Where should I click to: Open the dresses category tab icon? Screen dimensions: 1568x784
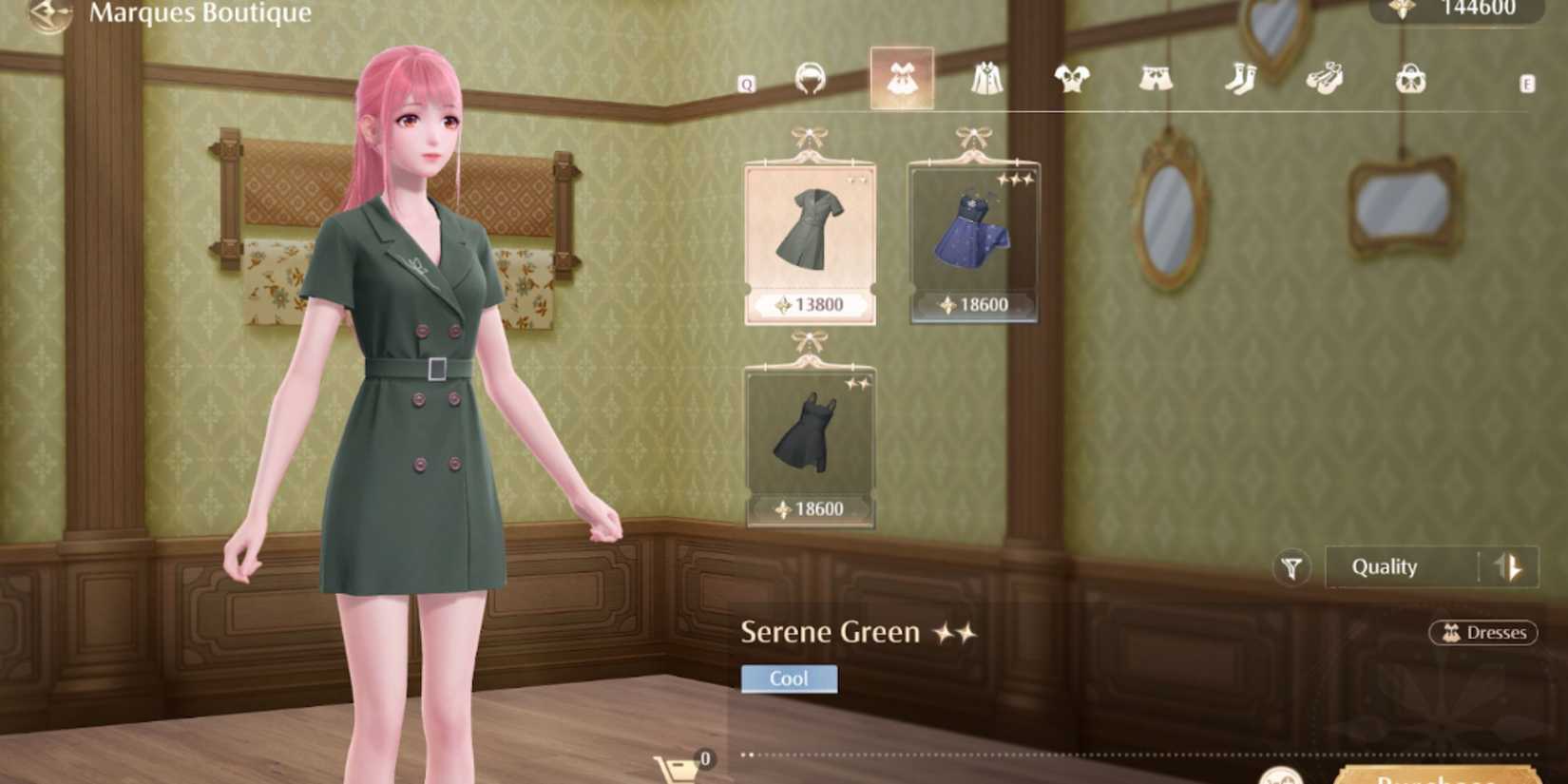[x=901, y=80]
